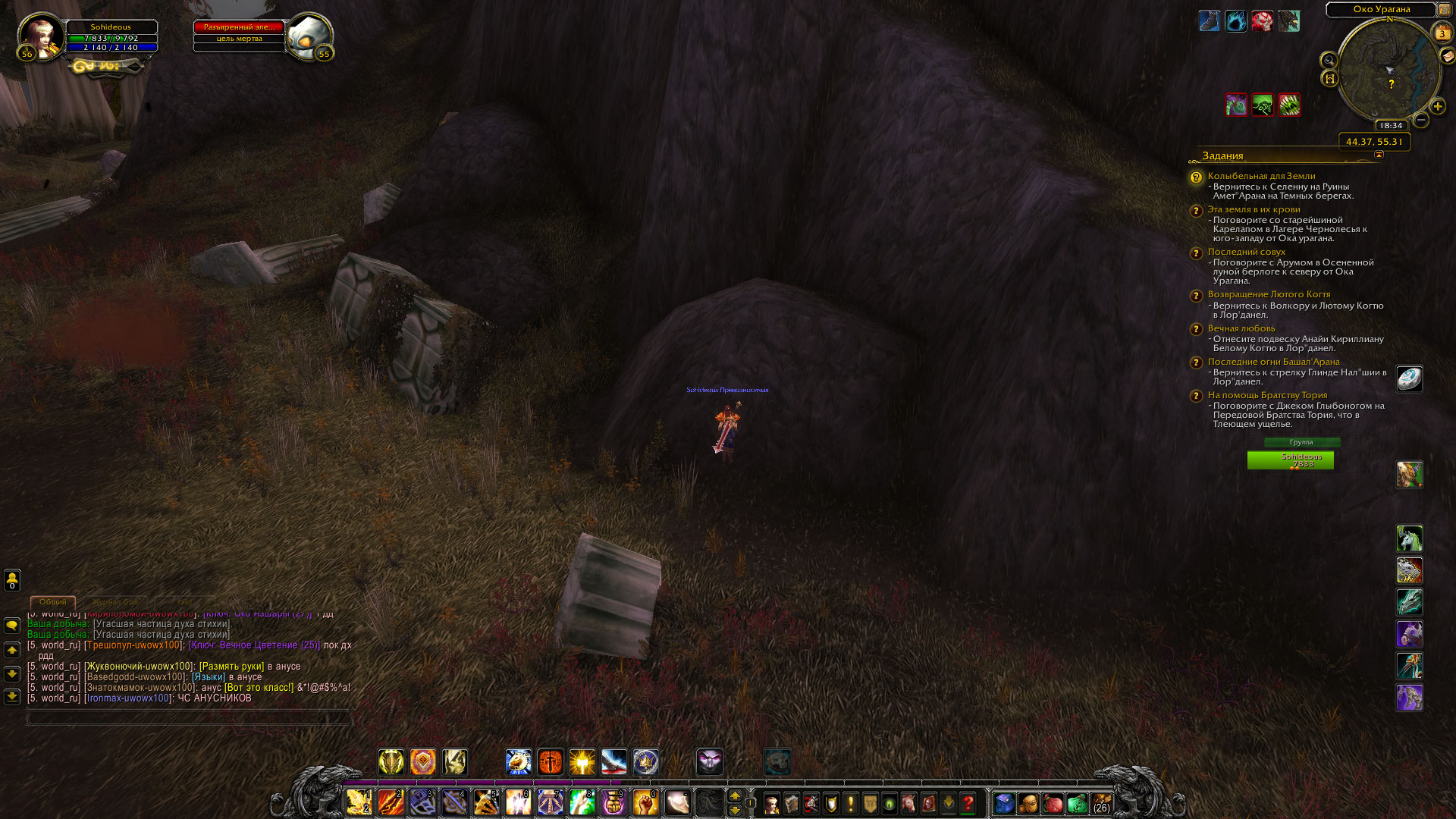
Task: Use the fist ability in slot 0
Action: point(645,802)
